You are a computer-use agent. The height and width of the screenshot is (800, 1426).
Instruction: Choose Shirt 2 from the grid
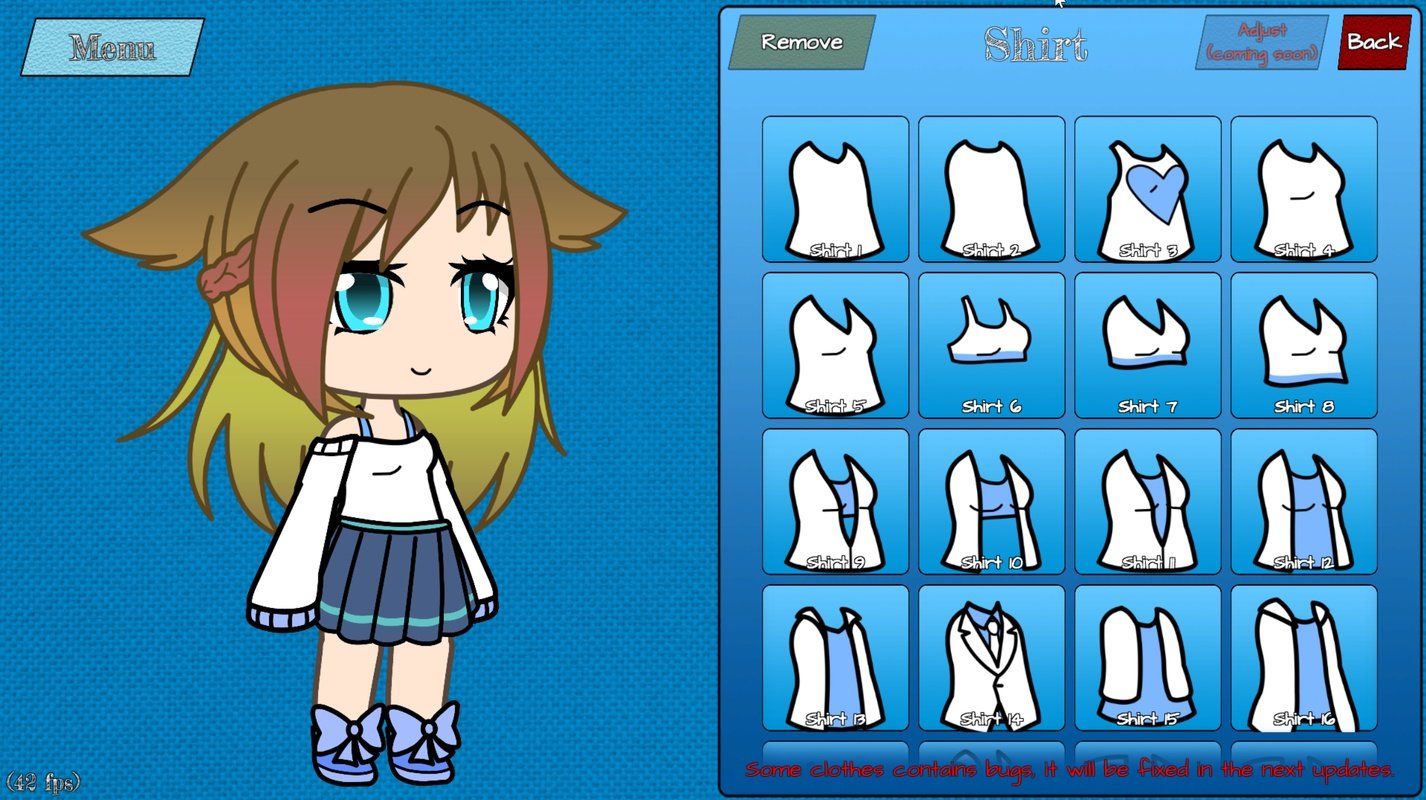(991, 189)
